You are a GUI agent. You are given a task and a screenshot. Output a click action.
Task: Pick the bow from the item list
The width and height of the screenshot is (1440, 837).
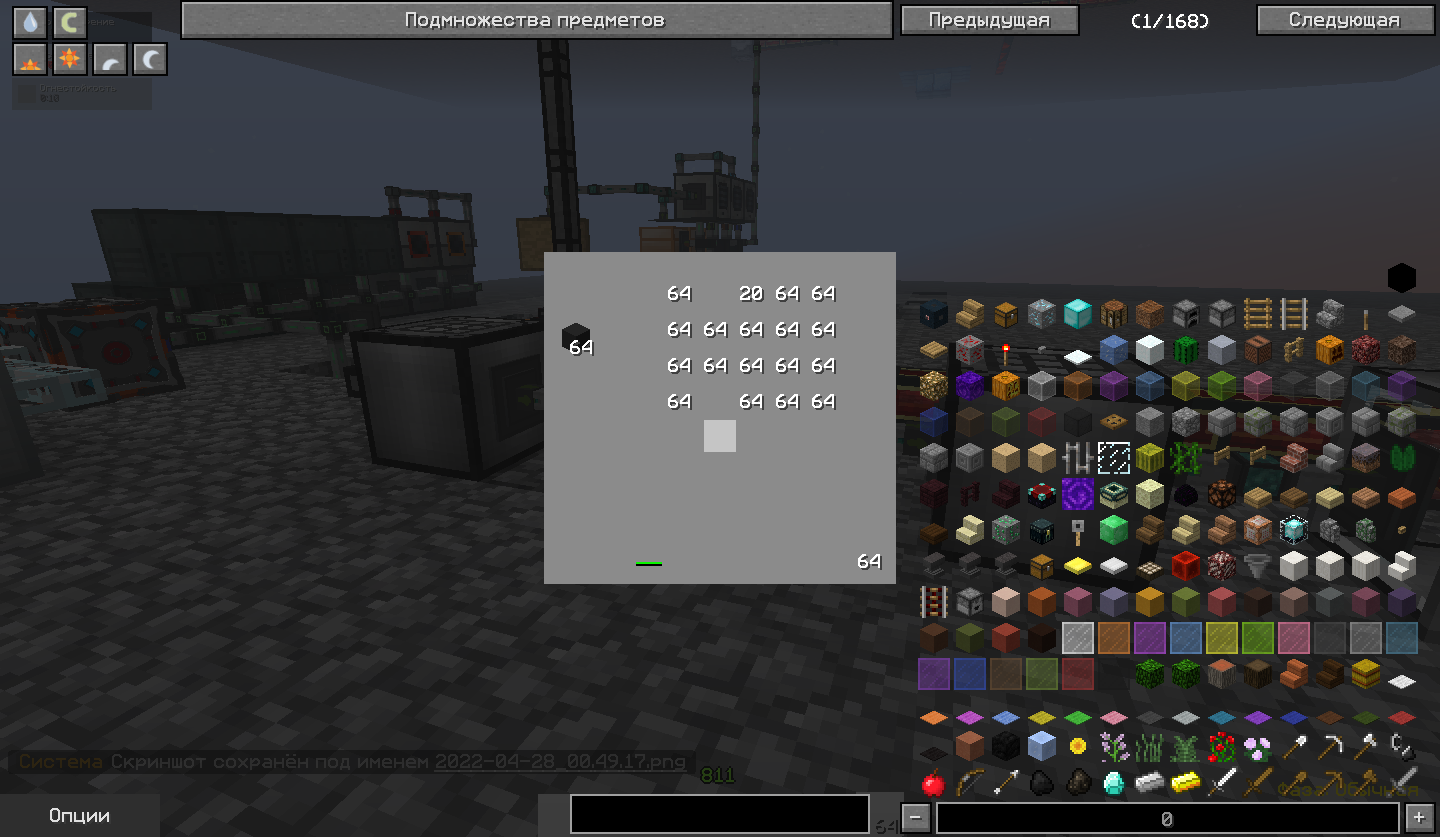point(969,782)
